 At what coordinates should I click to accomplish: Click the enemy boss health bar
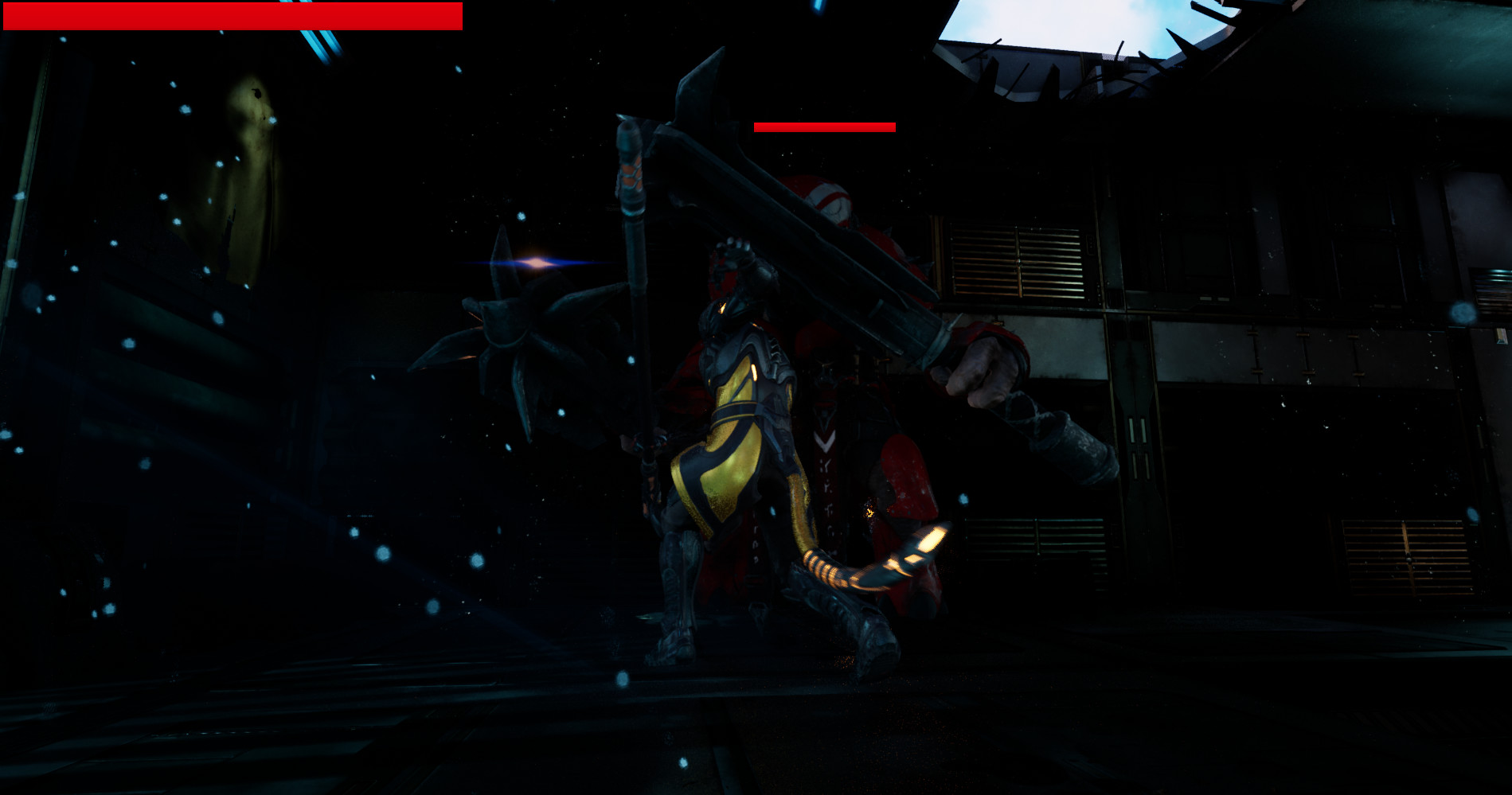824,127
